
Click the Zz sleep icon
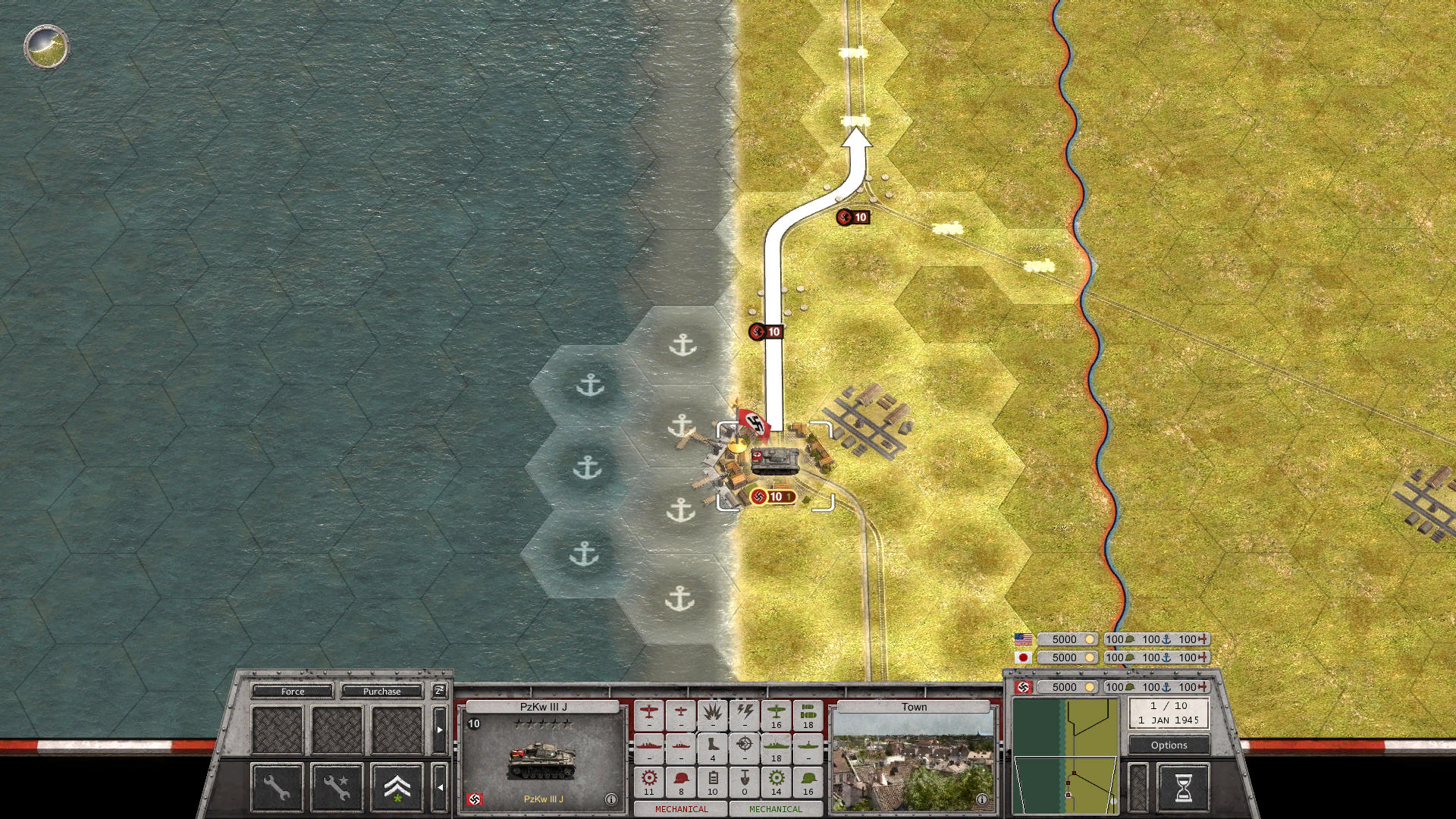coord(438,692)
